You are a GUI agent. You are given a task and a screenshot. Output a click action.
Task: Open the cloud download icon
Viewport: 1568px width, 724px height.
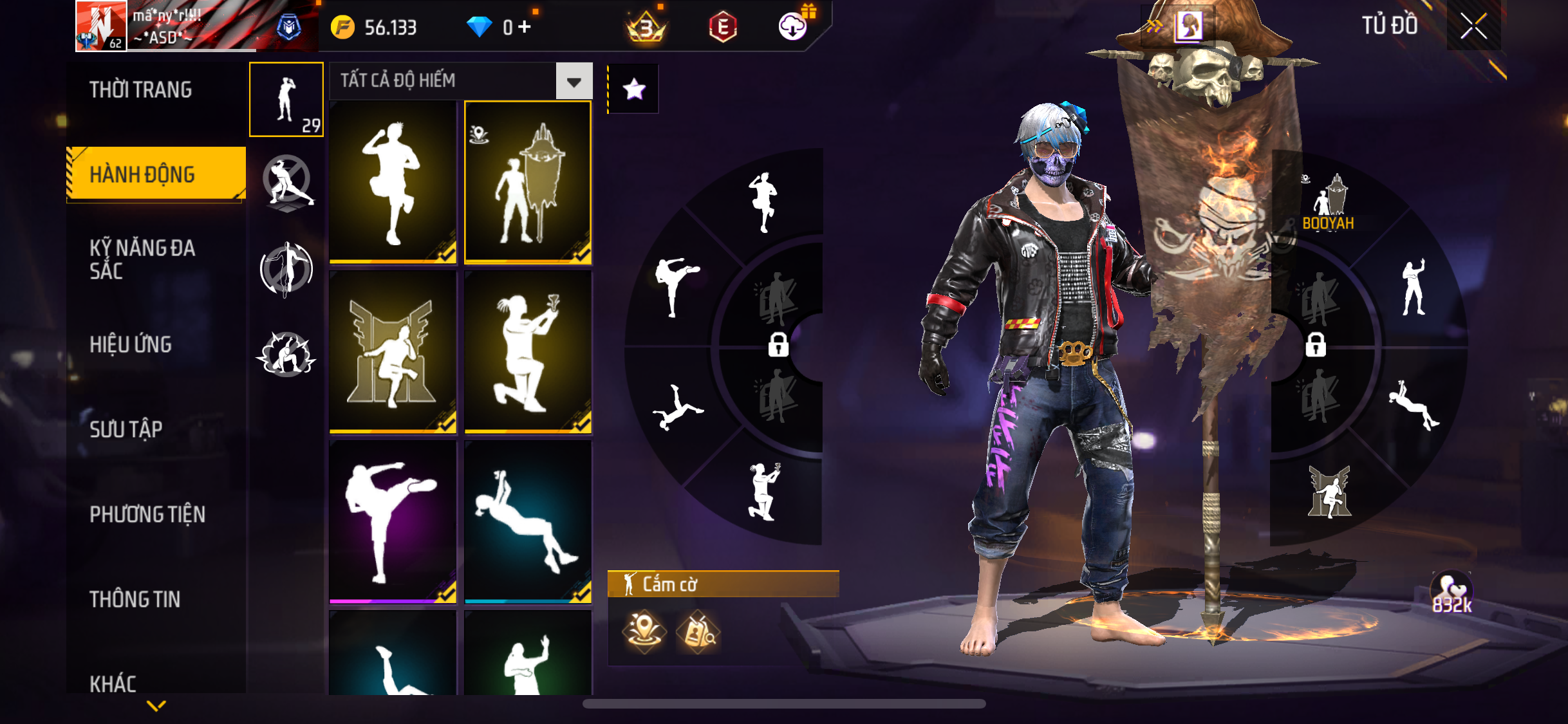coord(793,26)
